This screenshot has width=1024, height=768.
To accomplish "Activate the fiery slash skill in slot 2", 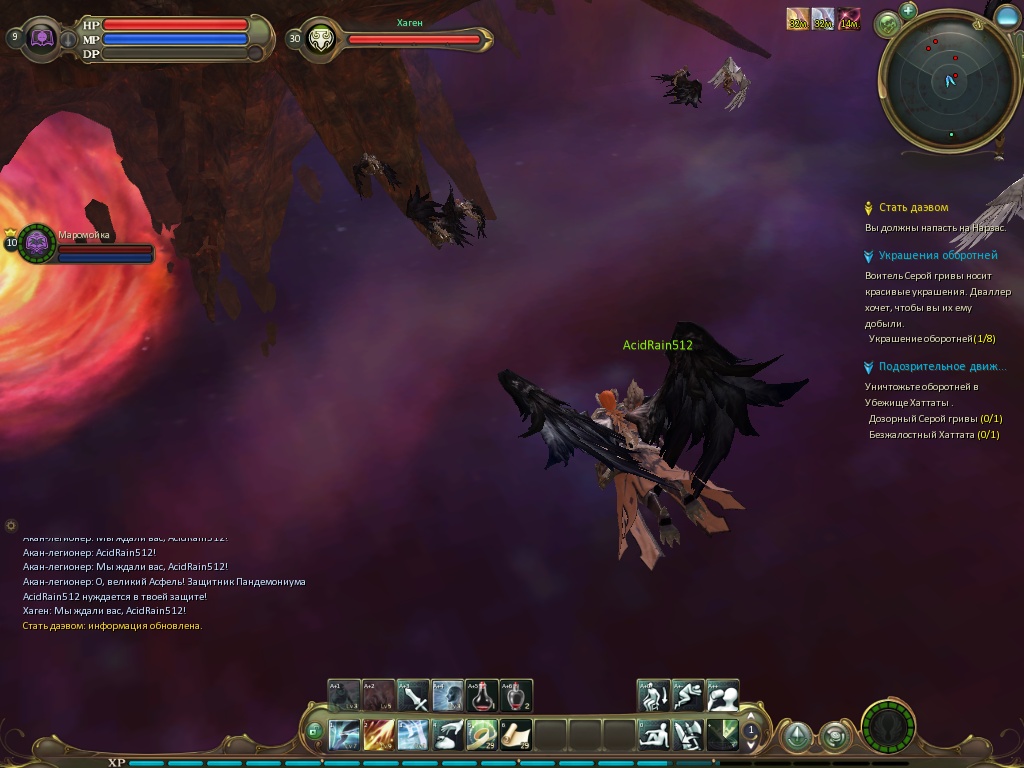I will click(x=378, y=735).
